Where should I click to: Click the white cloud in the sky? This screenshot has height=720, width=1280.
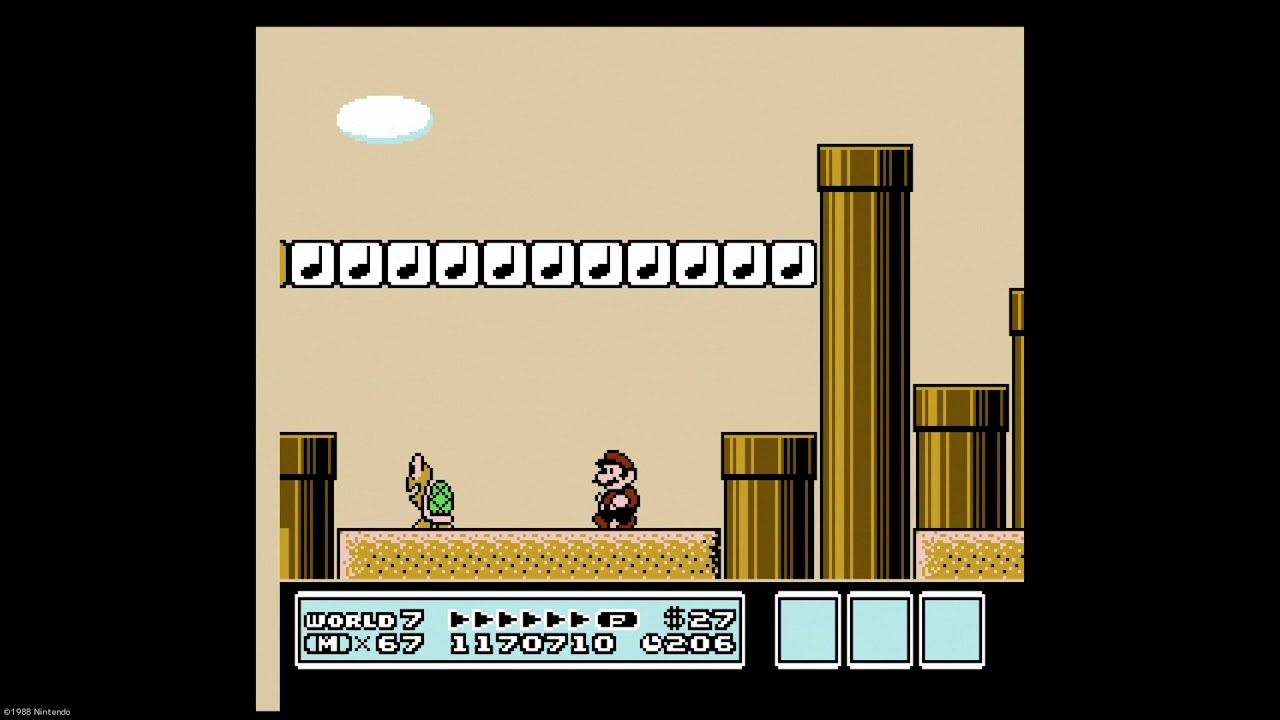[385, 117]
